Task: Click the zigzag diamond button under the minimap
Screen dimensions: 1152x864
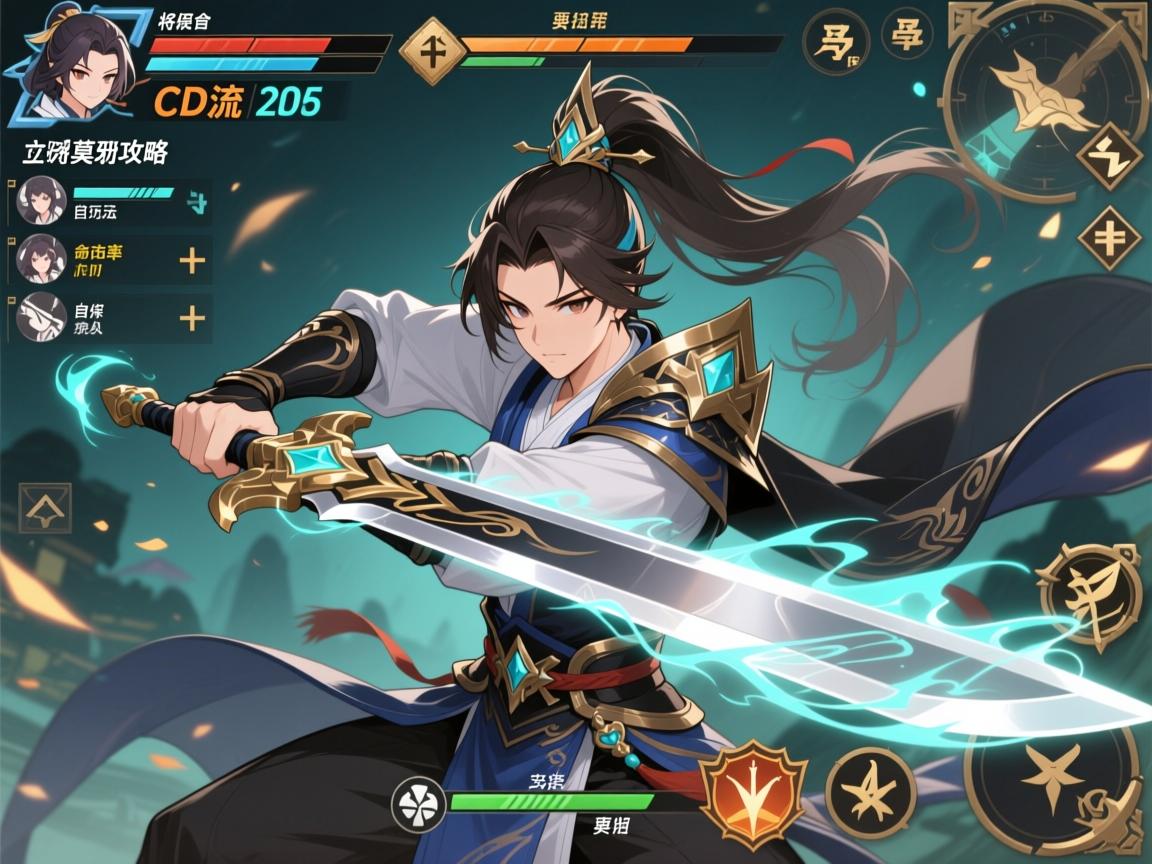Action: point(1110,155)
